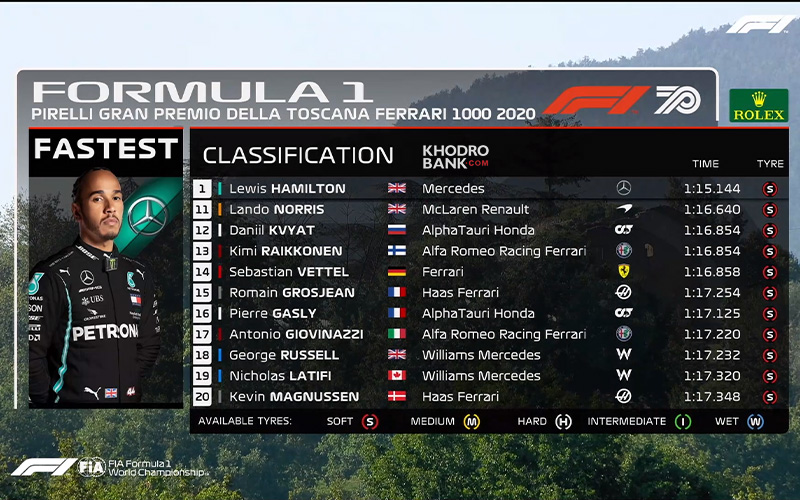Screen dimensions: 800x500
Task: Select Kimi Raikkonen's row
Action: [488, 251]
